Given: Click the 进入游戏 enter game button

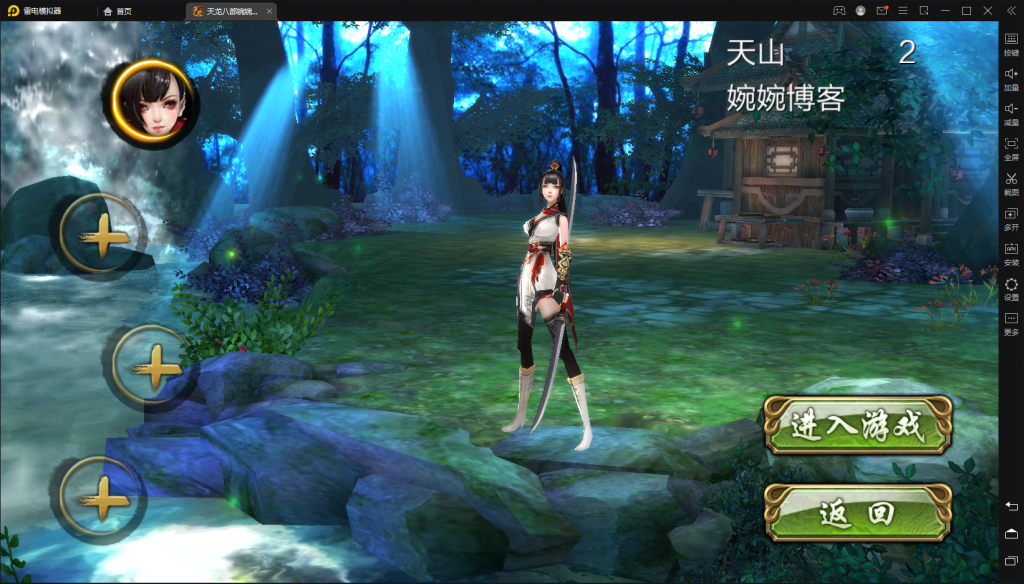Looking at the screenshot, I should (857, 425).
